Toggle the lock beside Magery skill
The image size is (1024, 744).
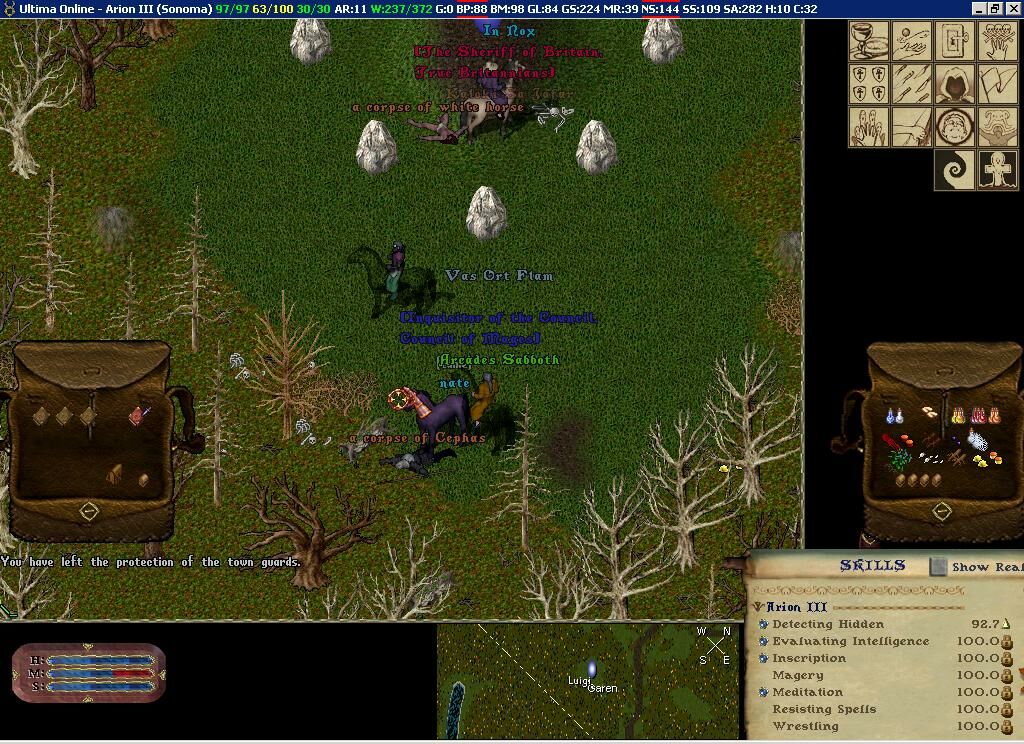click(1007, 676)
